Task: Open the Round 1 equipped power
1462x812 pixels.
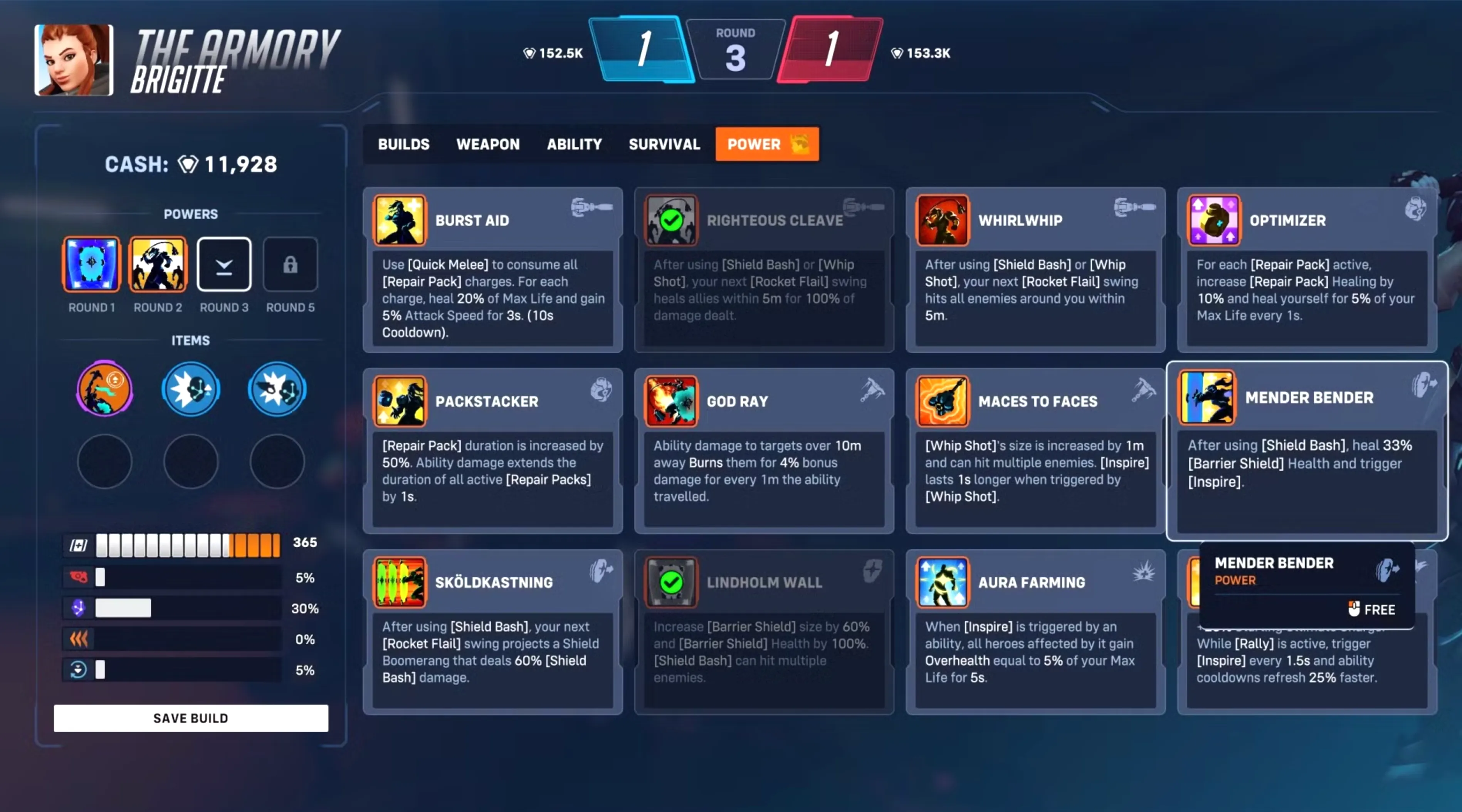Action: click(x=91, y=264)
